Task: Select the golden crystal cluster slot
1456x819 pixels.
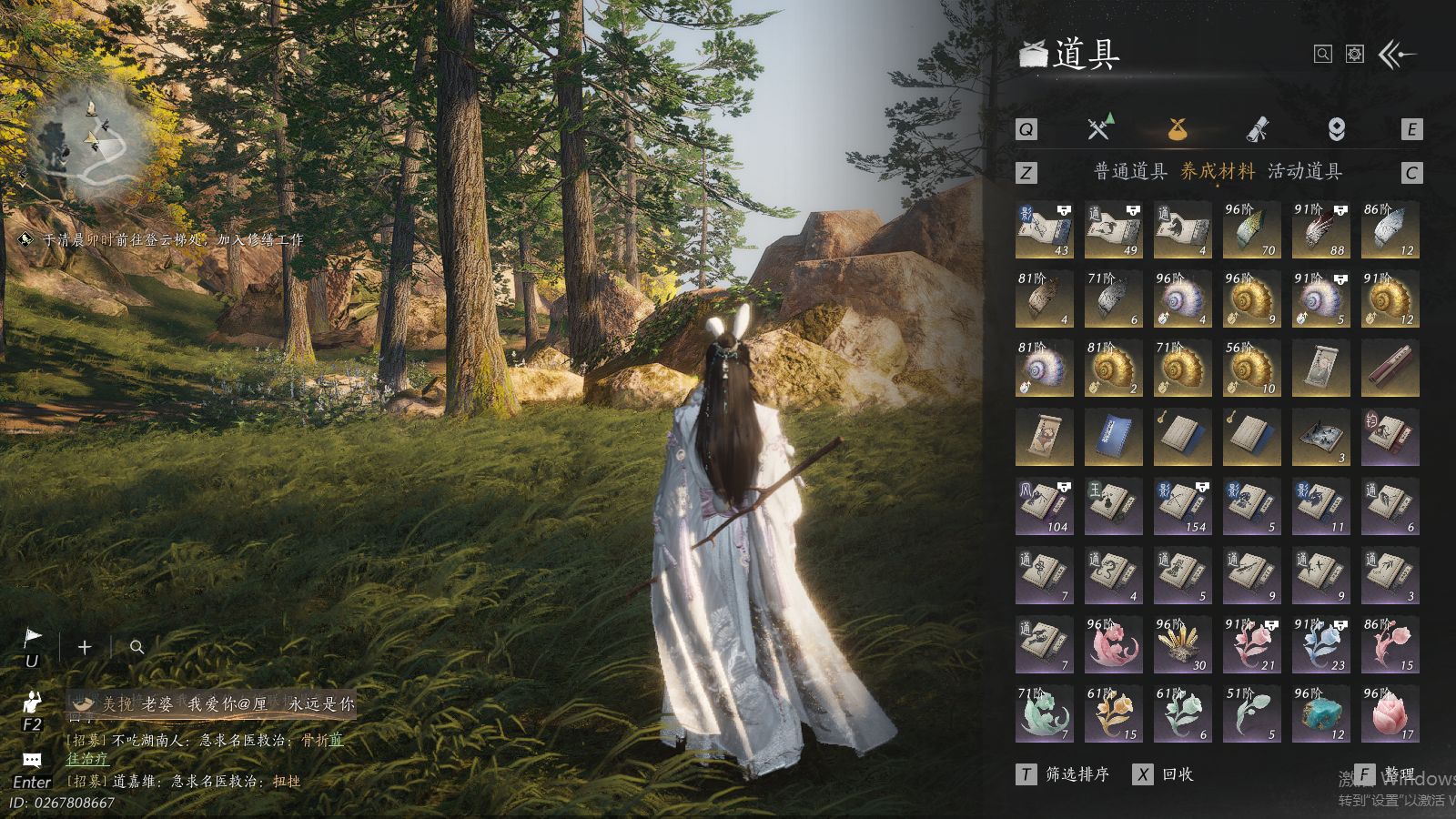Action: [x=1182, y=645]
